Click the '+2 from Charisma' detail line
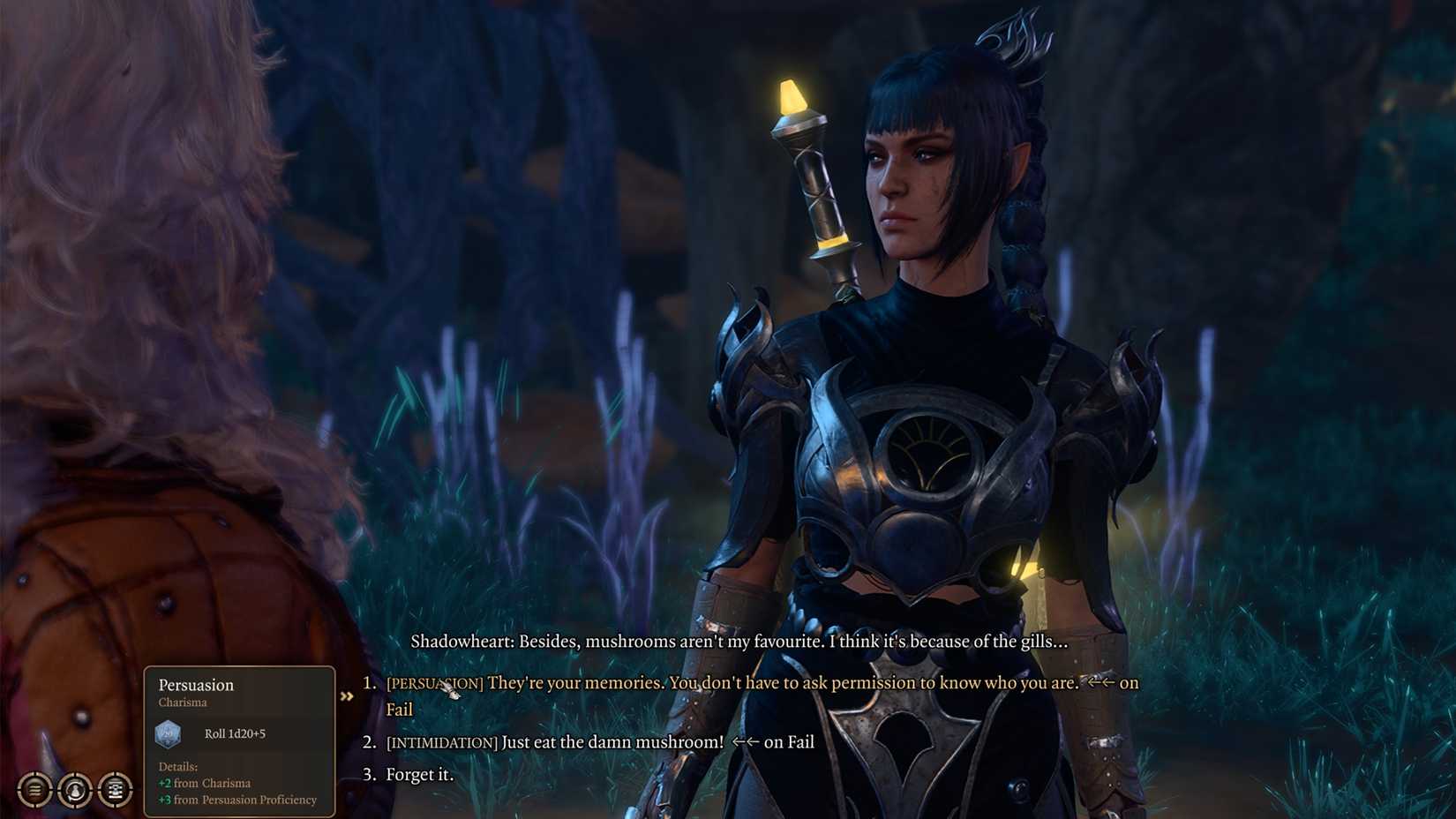 point(205,783)
